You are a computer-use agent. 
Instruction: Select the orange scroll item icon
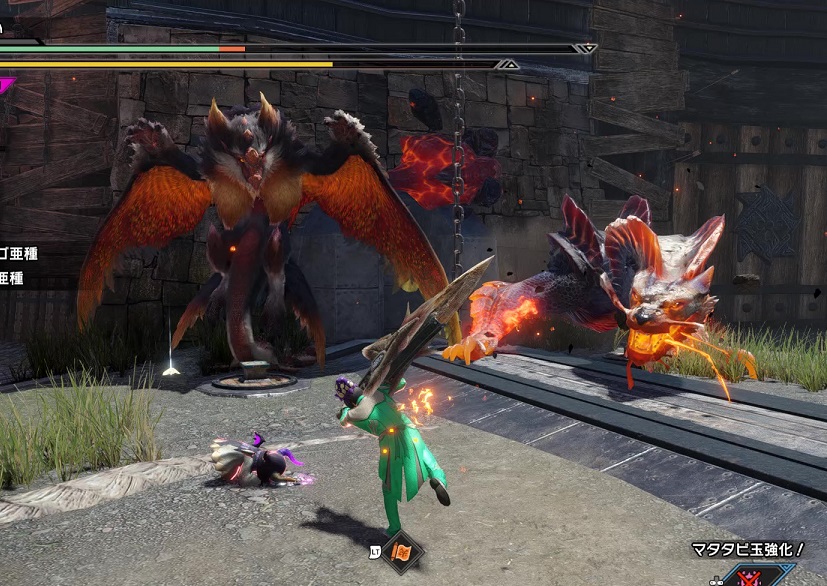(404, 551)
